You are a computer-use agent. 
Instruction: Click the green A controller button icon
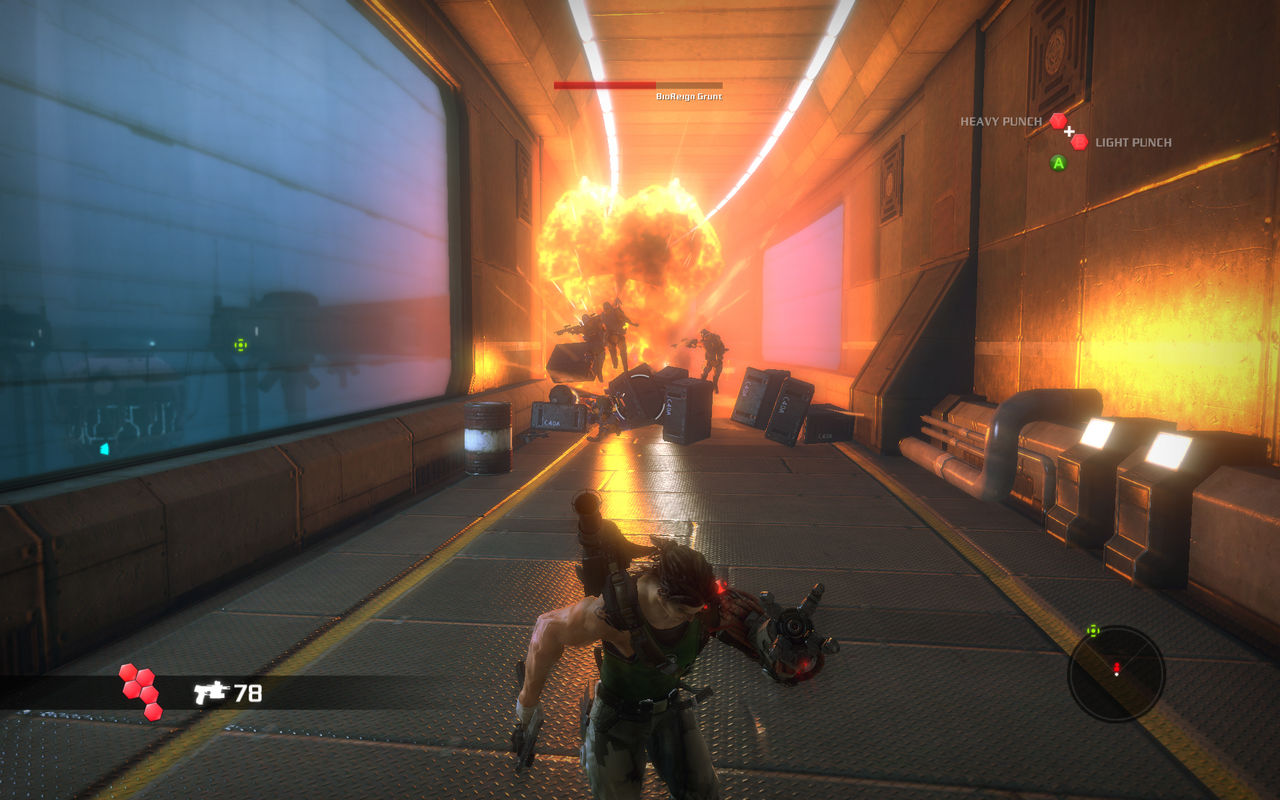1058,162
